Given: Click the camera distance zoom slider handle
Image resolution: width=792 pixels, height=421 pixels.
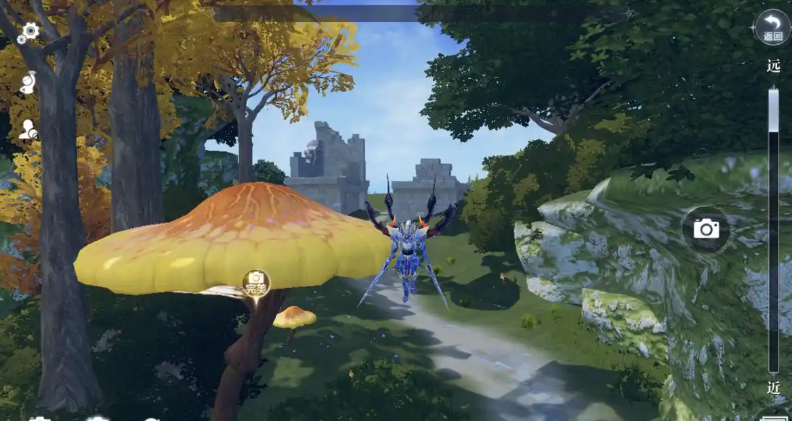Looking at the screenshot, I should tap(773, 110).
